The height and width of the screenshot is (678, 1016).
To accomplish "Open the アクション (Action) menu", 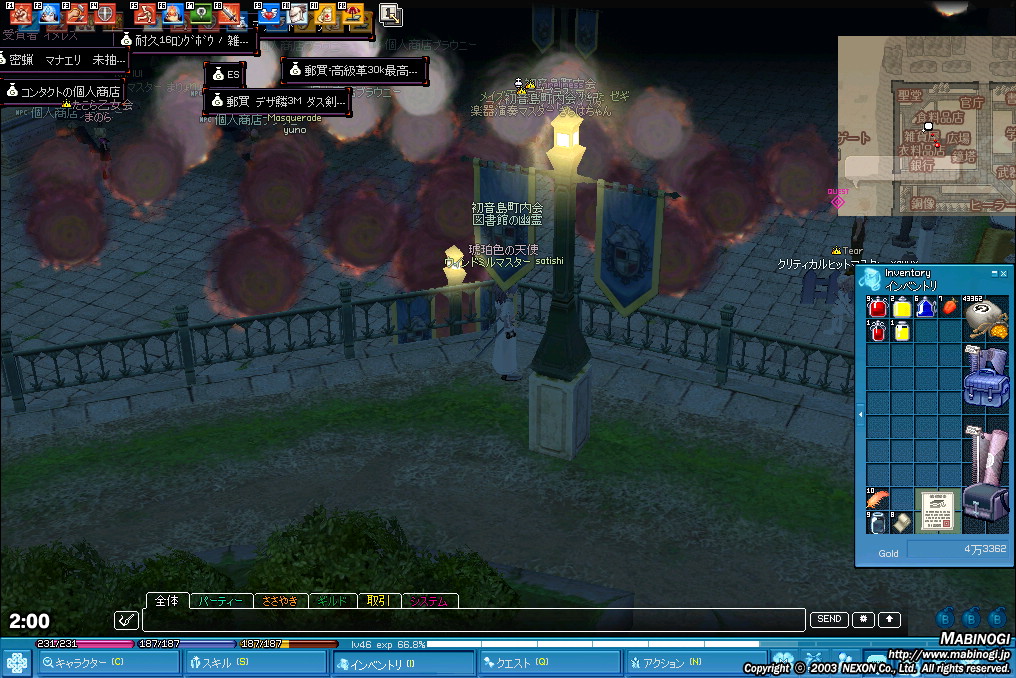I will [695, 663].
